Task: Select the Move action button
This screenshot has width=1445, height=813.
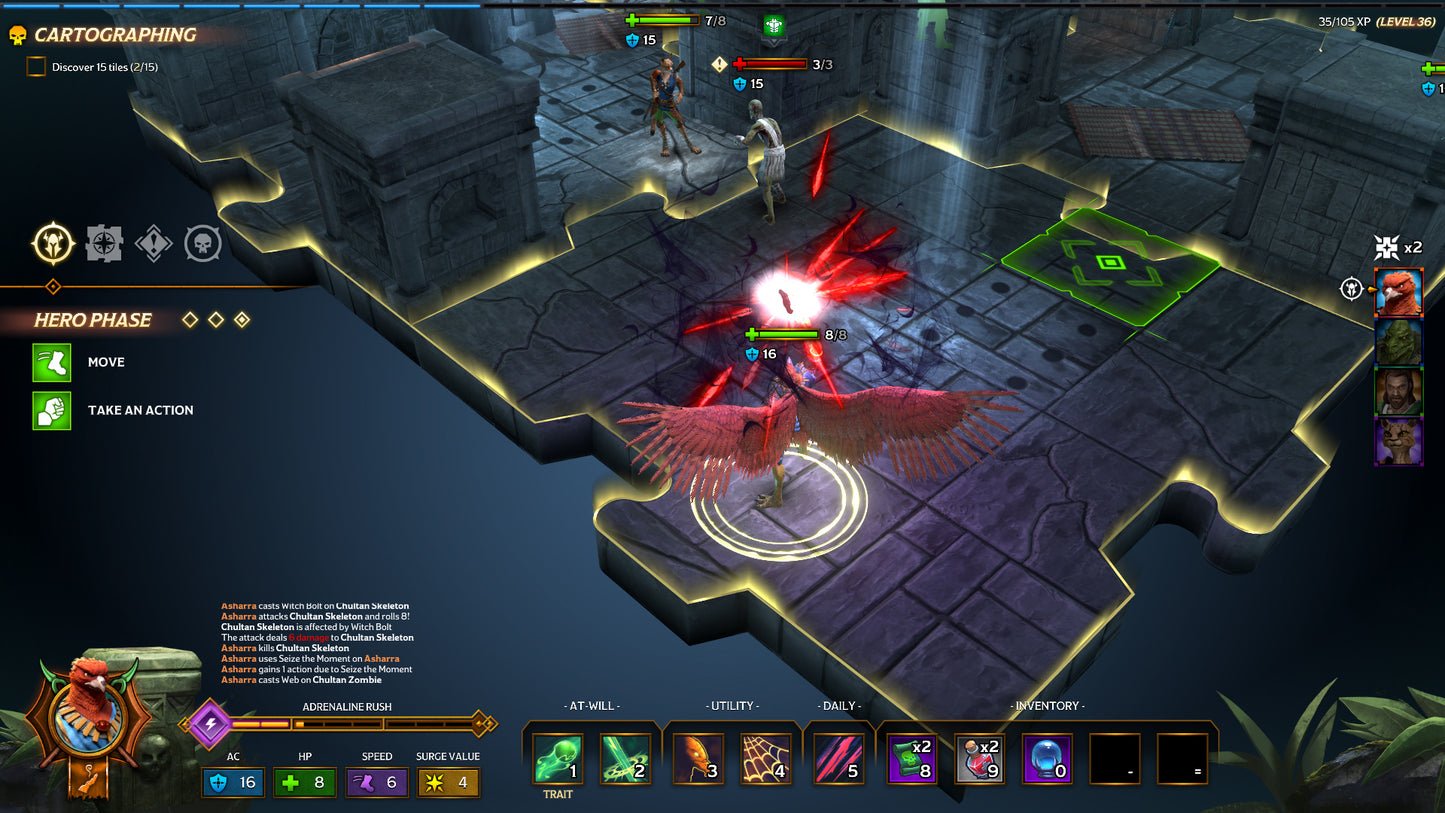Action: pos(52,362)
